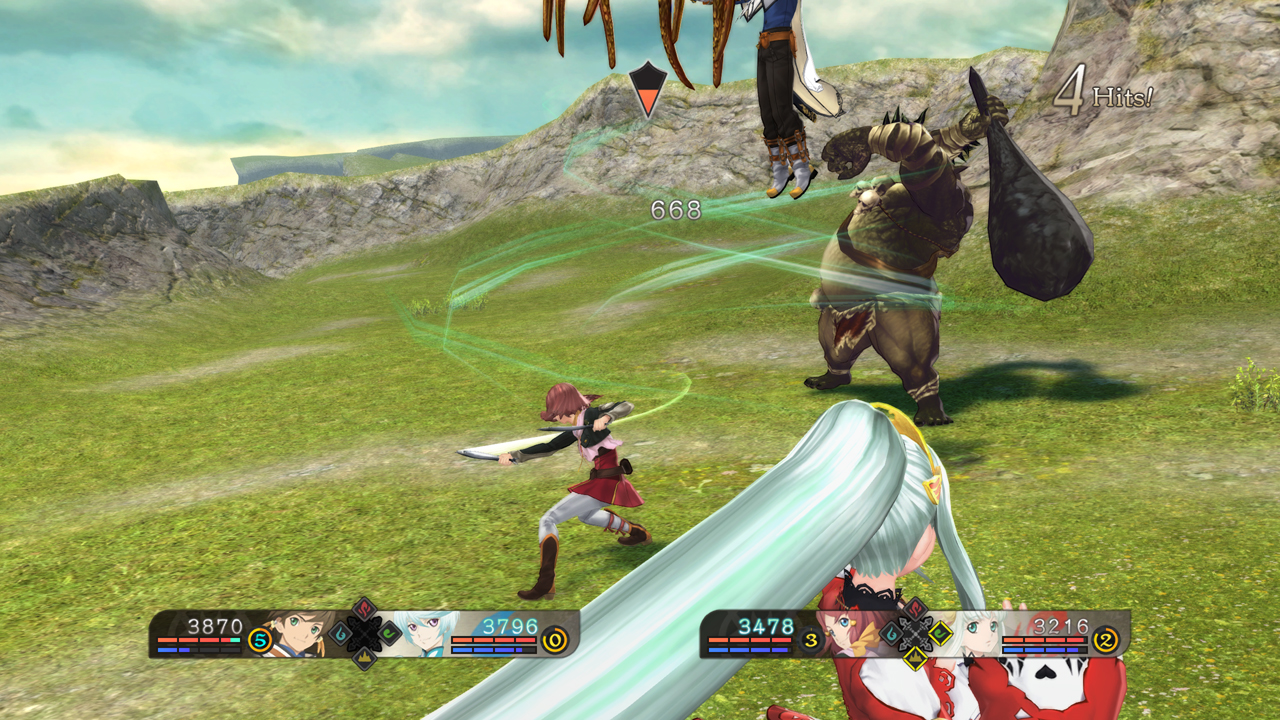Select Mikleo's character portrait
This screenshot has width=1280, height=720.
click(x=428, y=633)
